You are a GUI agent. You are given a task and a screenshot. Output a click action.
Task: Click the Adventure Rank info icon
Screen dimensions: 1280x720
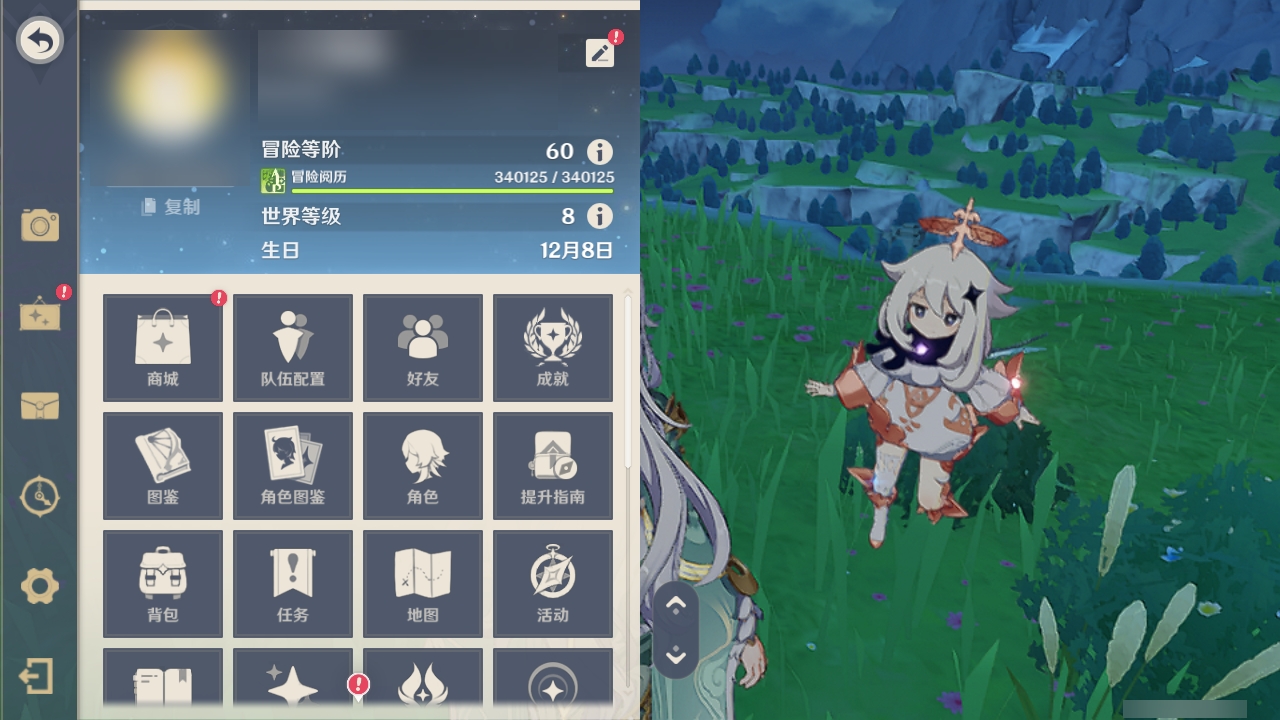(x=598, y=152)
